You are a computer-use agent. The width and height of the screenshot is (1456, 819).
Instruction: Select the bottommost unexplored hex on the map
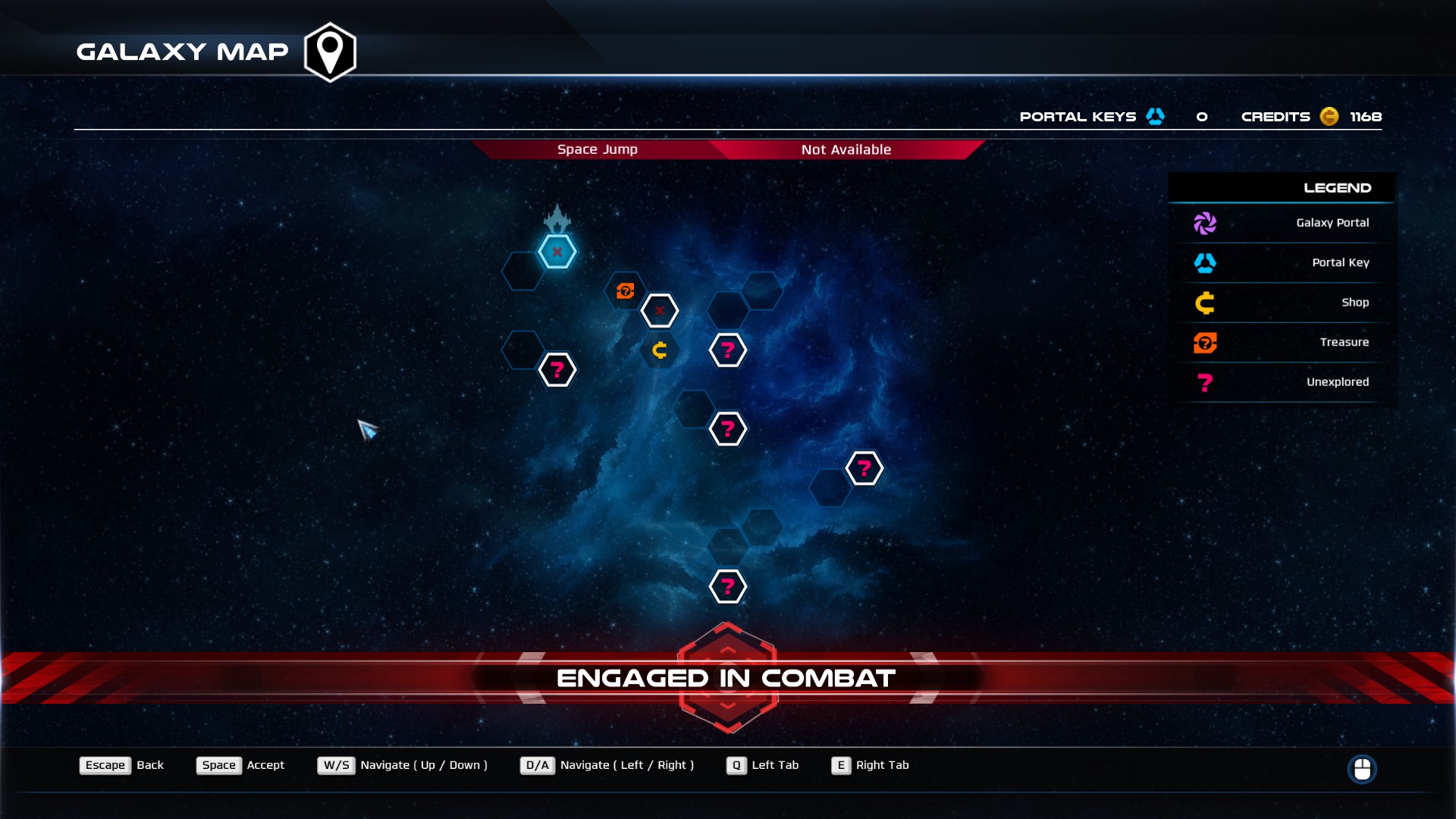727,585
